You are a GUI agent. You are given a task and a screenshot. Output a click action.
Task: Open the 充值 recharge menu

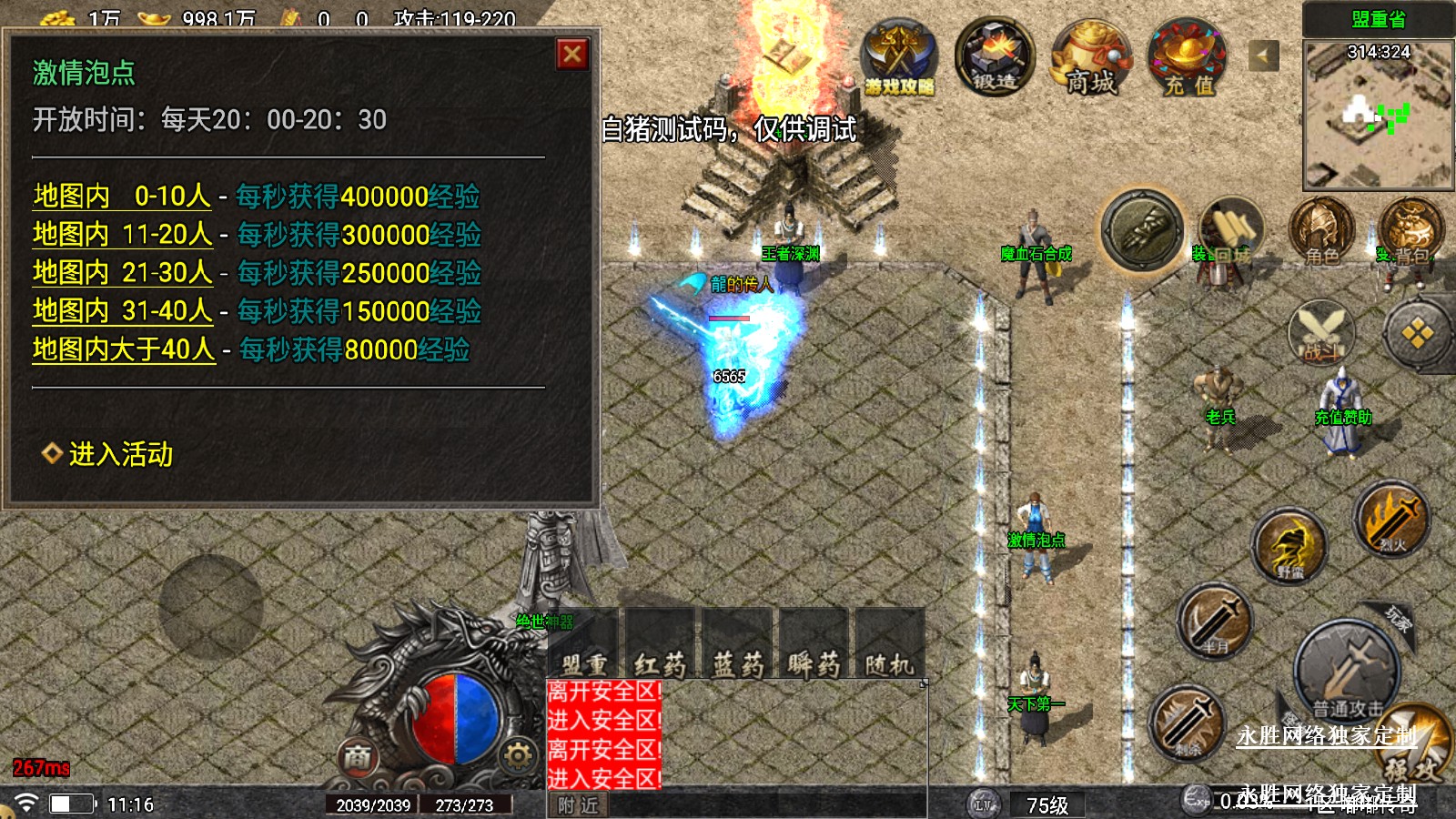point(1188,59)
